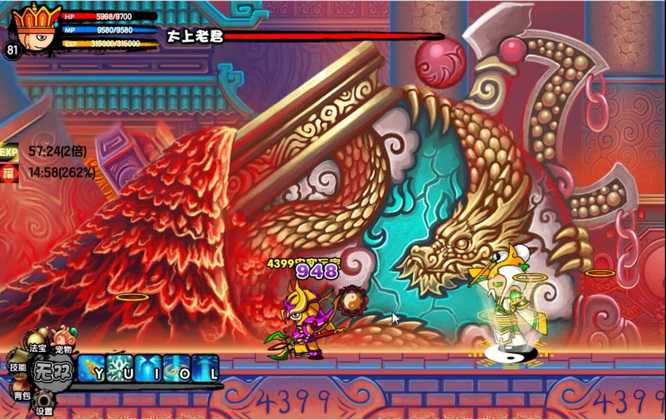This screenshot has width=666, height=420.
Task: Trigger the water fountain skill labeled I
Action: (x=149, y=367)
